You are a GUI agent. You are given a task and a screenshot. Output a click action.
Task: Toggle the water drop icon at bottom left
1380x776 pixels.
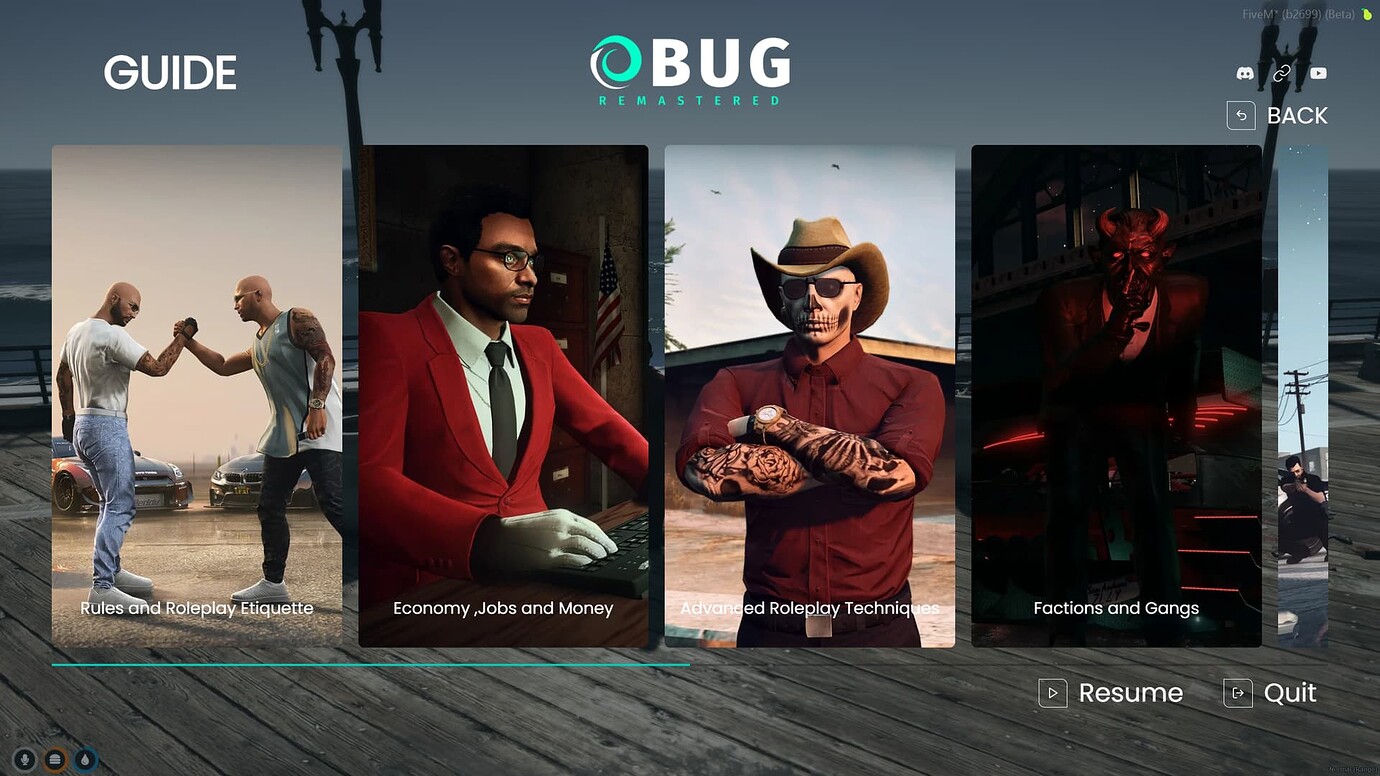pyautogui.click(x=85, y=759)
